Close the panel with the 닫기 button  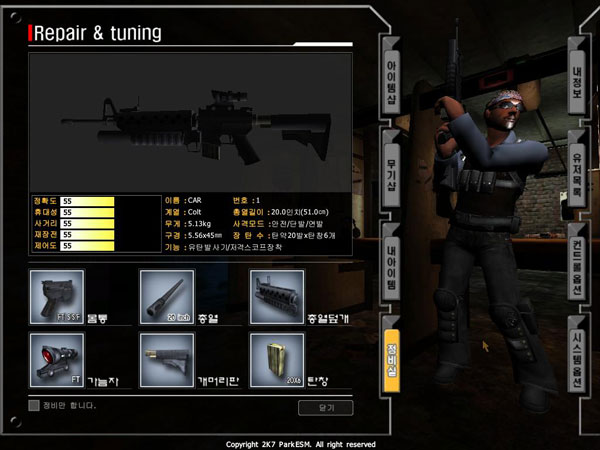(325, 407)
